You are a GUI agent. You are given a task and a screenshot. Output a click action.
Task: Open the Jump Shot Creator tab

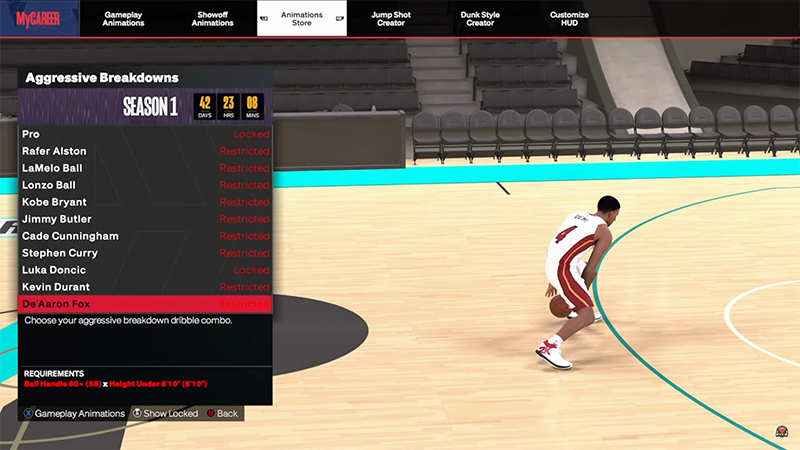point(391,18)
